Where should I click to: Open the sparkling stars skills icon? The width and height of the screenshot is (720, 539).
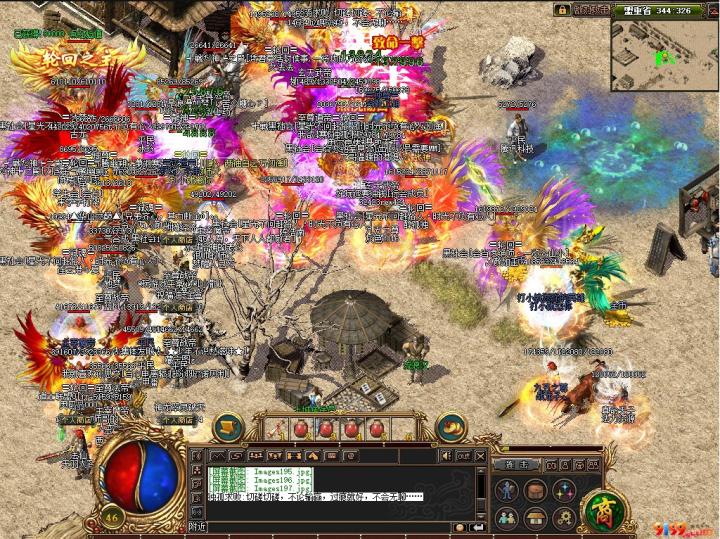click(x=563, y=490)
